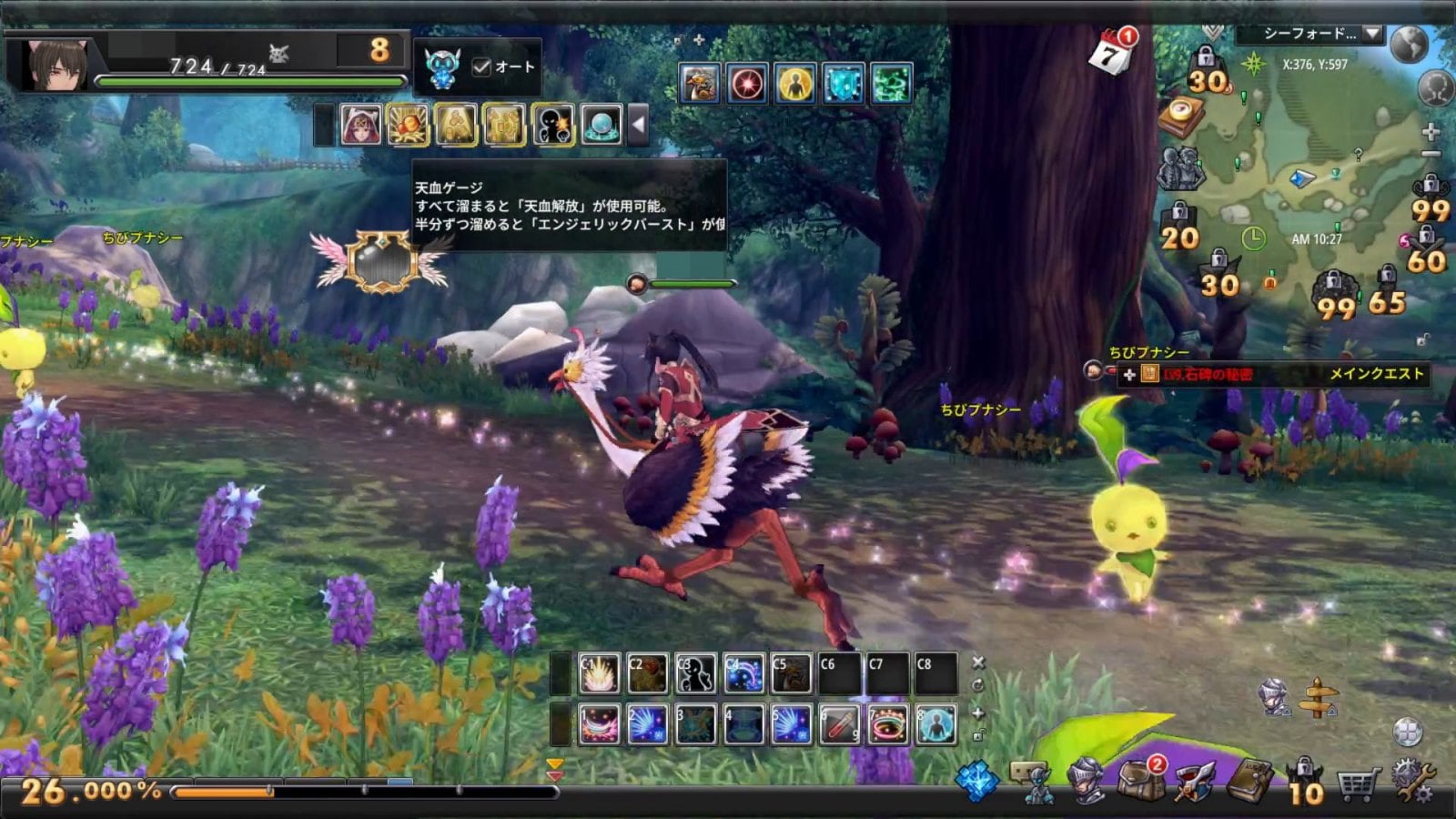
Task: Use the red potion in slot 6
Action: pyautogui.click(x=840, y=725)
